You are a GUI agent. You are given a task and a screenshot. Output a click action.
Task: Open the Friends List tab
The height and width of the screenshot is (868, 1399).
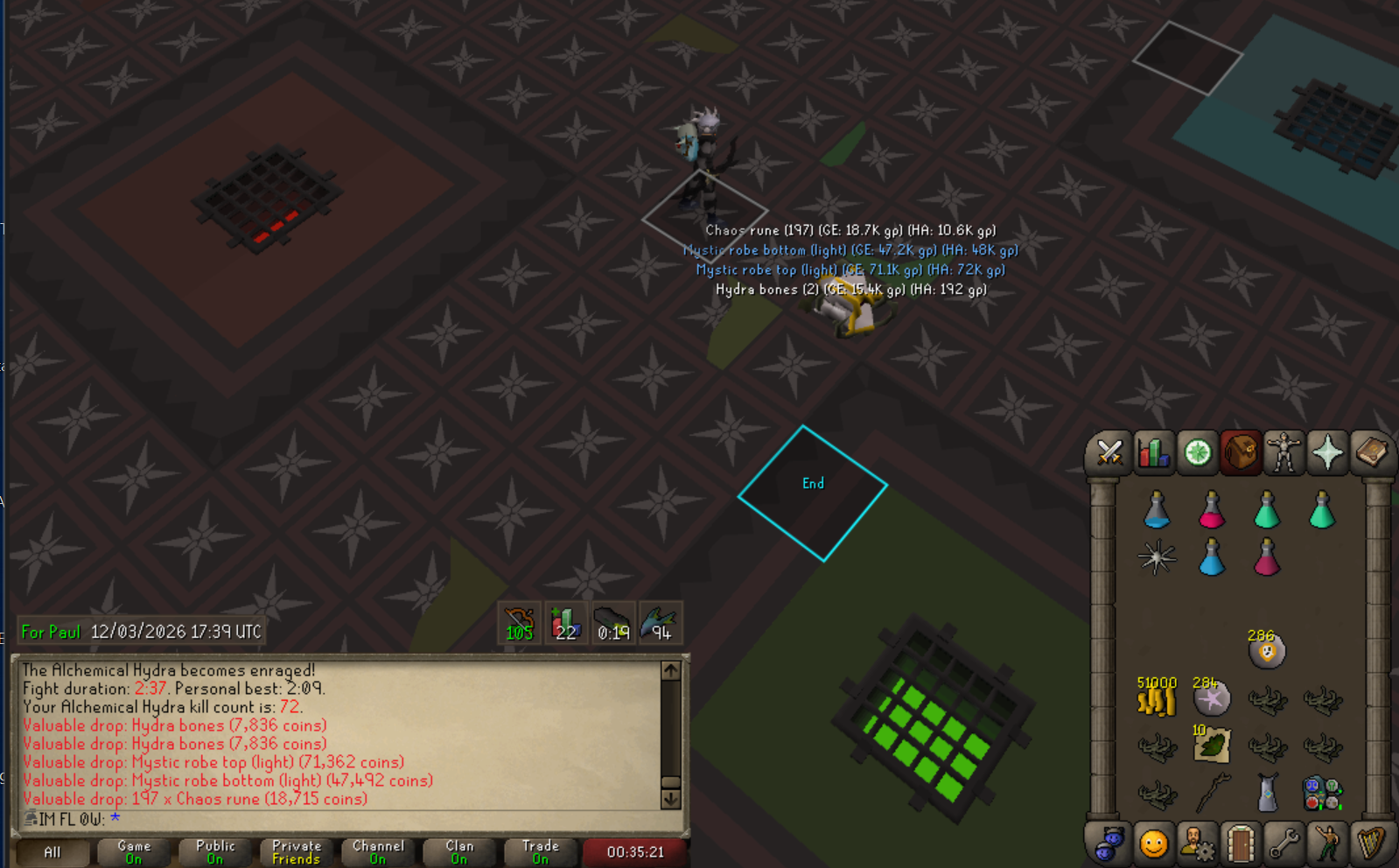coord(1153,844)
